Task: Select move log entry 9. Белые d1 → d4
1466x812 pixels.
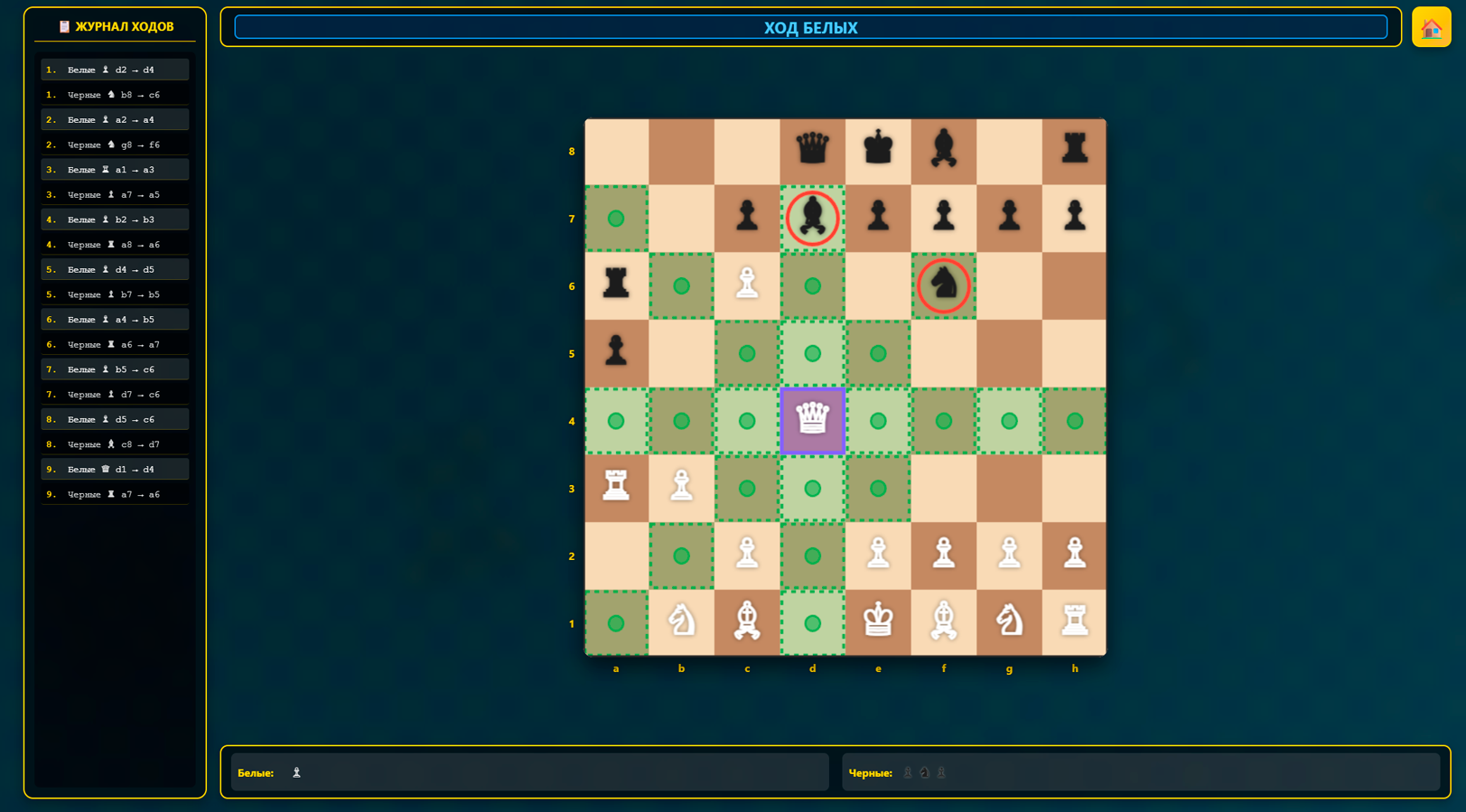Action: coord(115,469)
